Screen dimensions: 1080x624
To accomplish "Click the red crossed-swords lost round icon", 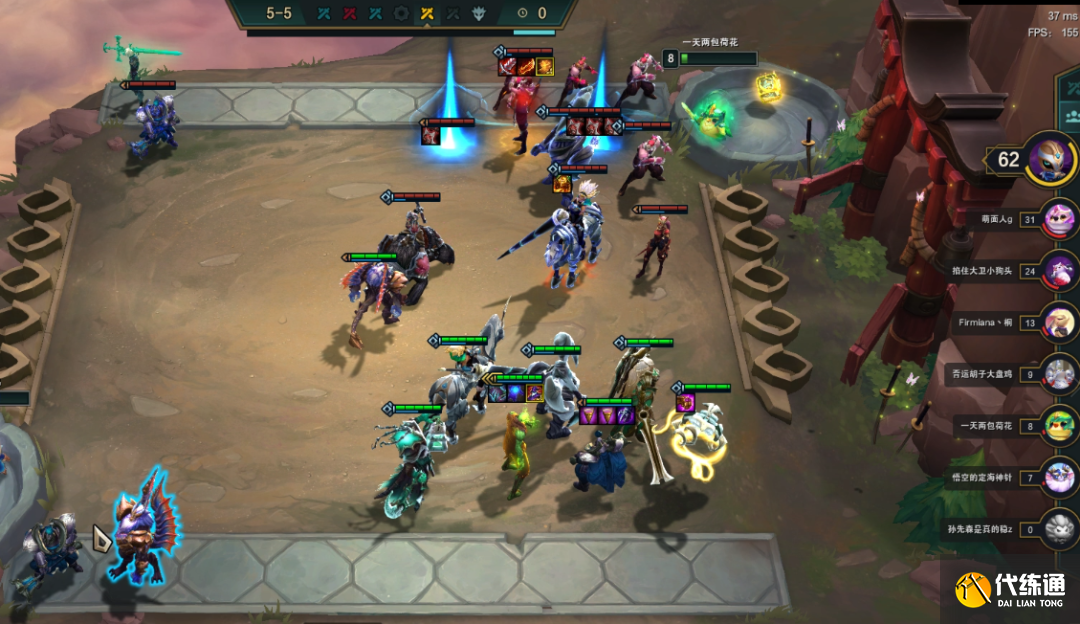I will 349,13.
